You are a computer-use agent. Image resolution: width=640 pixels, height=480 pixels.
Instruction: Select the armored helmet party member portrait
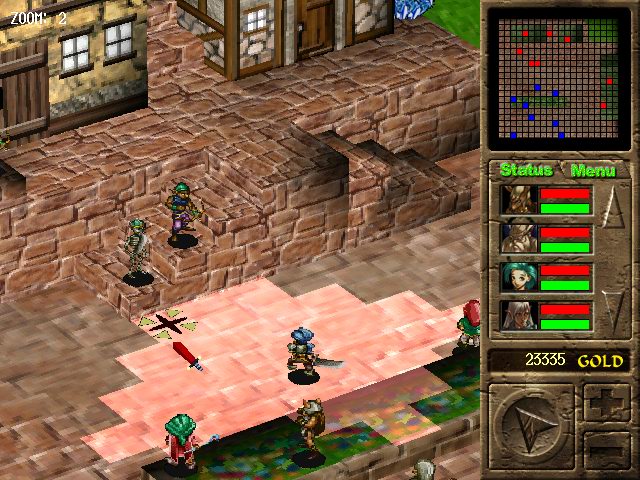[x=519, y=200]
